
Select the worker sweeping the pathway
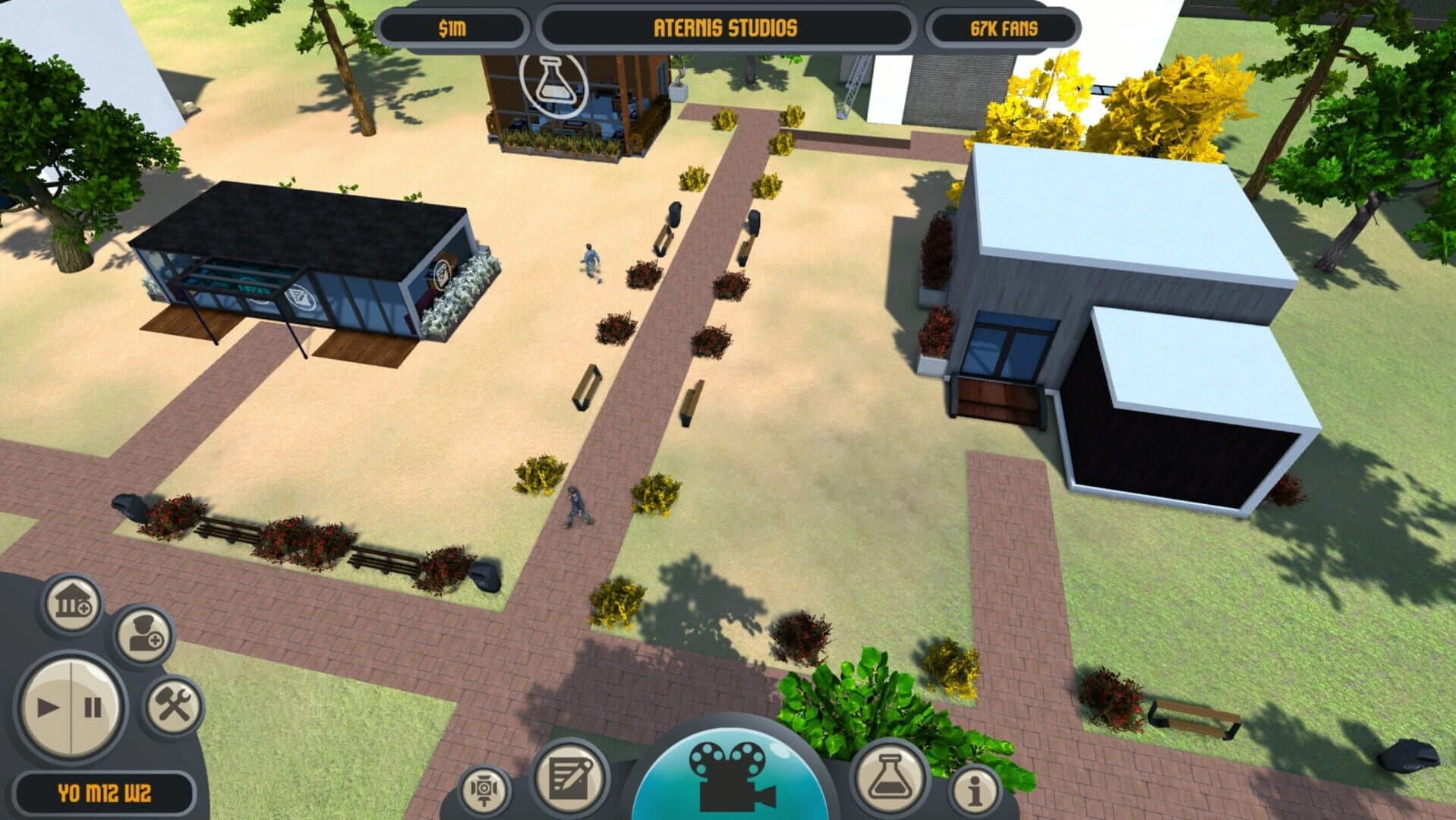pyautogui.click(x=577, y=505)
